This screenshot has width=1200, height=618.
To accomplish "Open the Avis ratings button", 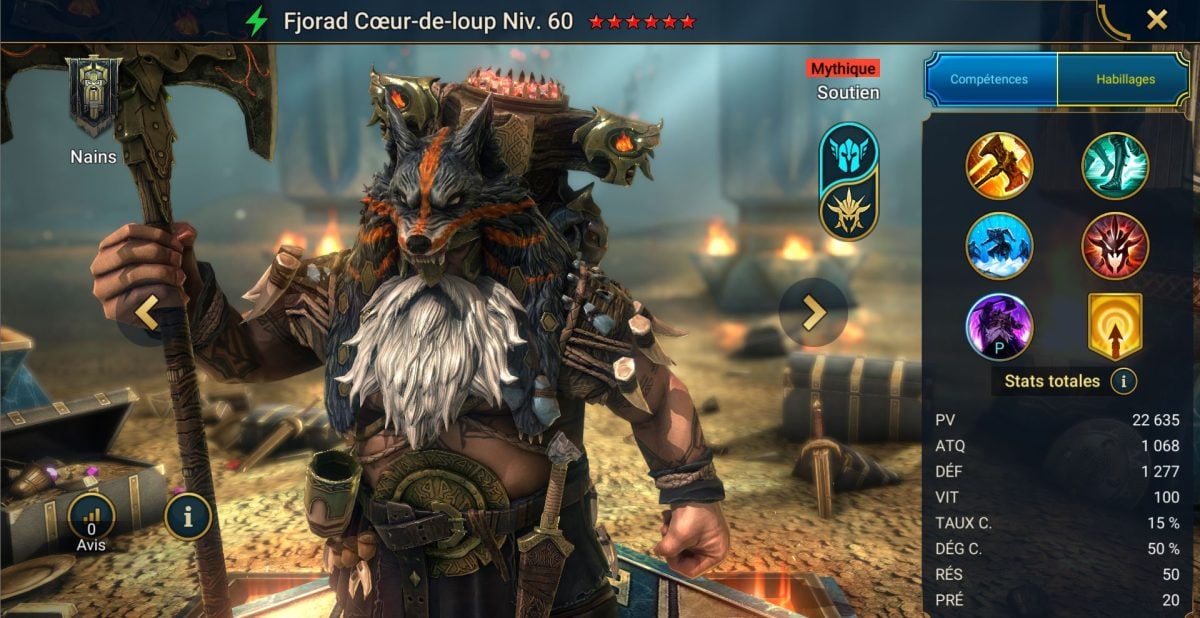I will click(91, 518).
